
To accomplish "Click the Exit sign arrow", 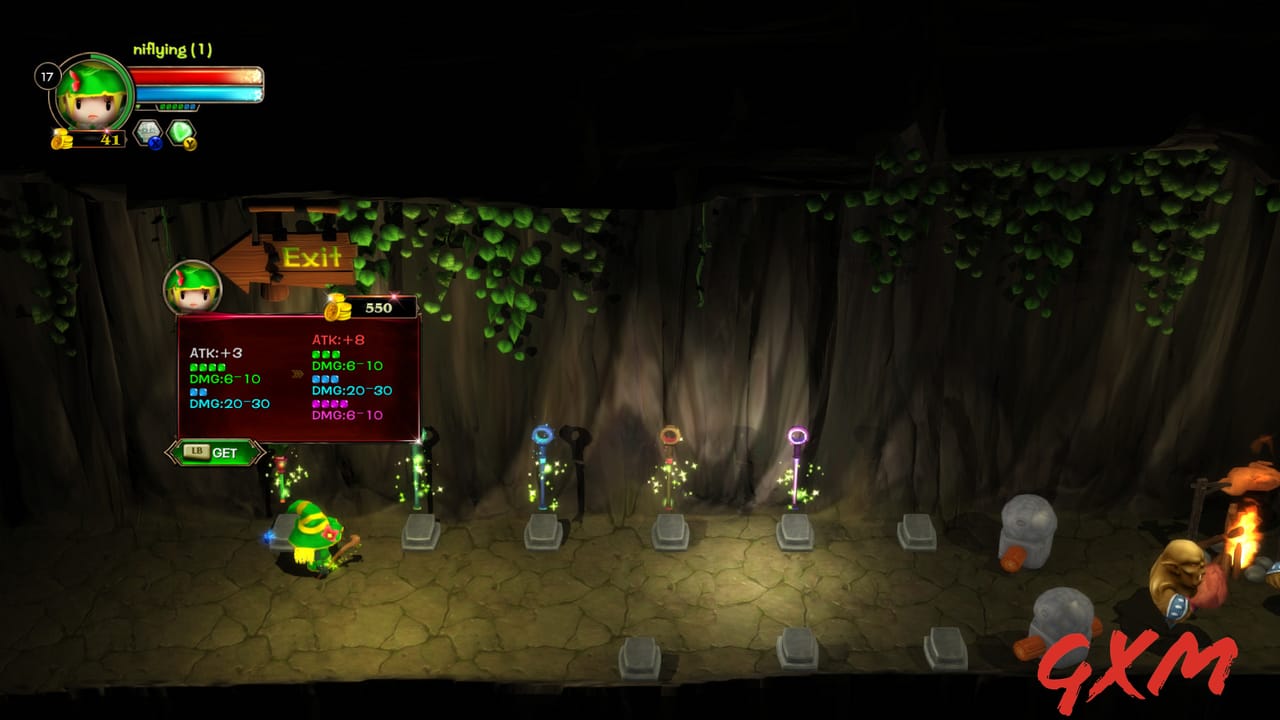I will point(312,259).
